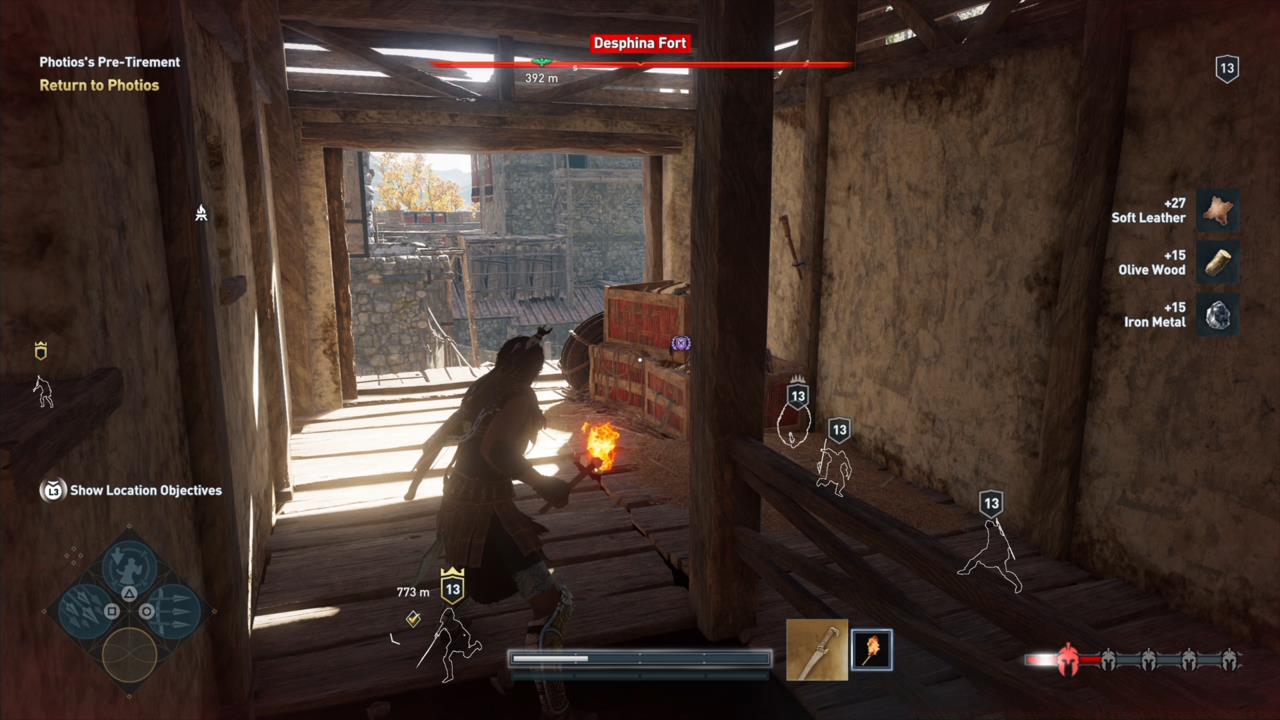This screenshot has height=720, width=1280.
Task: Expand the enemy level 13 marker near the crates
Action: (798, 396)
